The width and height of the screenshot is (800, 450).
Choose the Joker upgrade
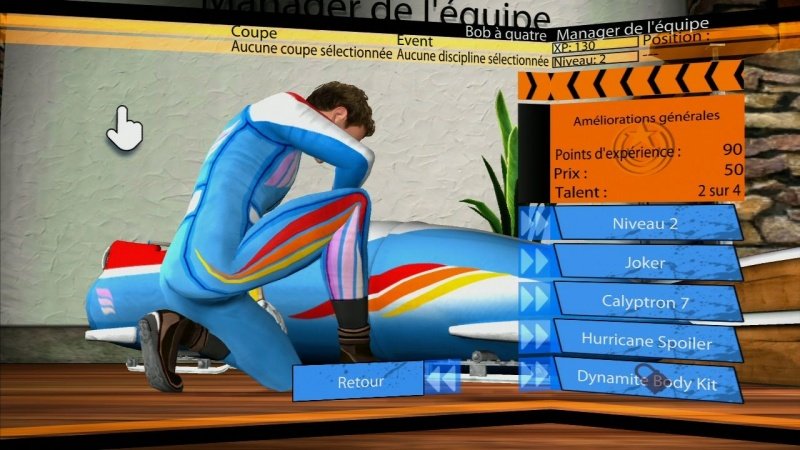pyautogui.click(x=646, y=262)
